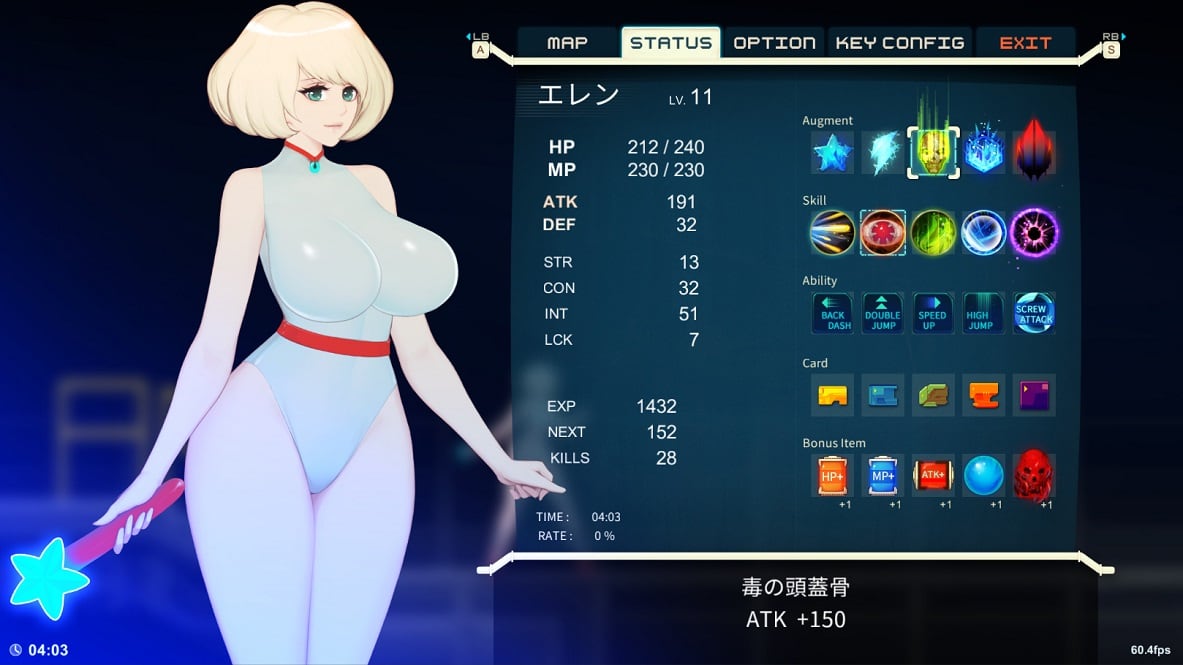Select the red crystal augment

(x=1034, y=153)
